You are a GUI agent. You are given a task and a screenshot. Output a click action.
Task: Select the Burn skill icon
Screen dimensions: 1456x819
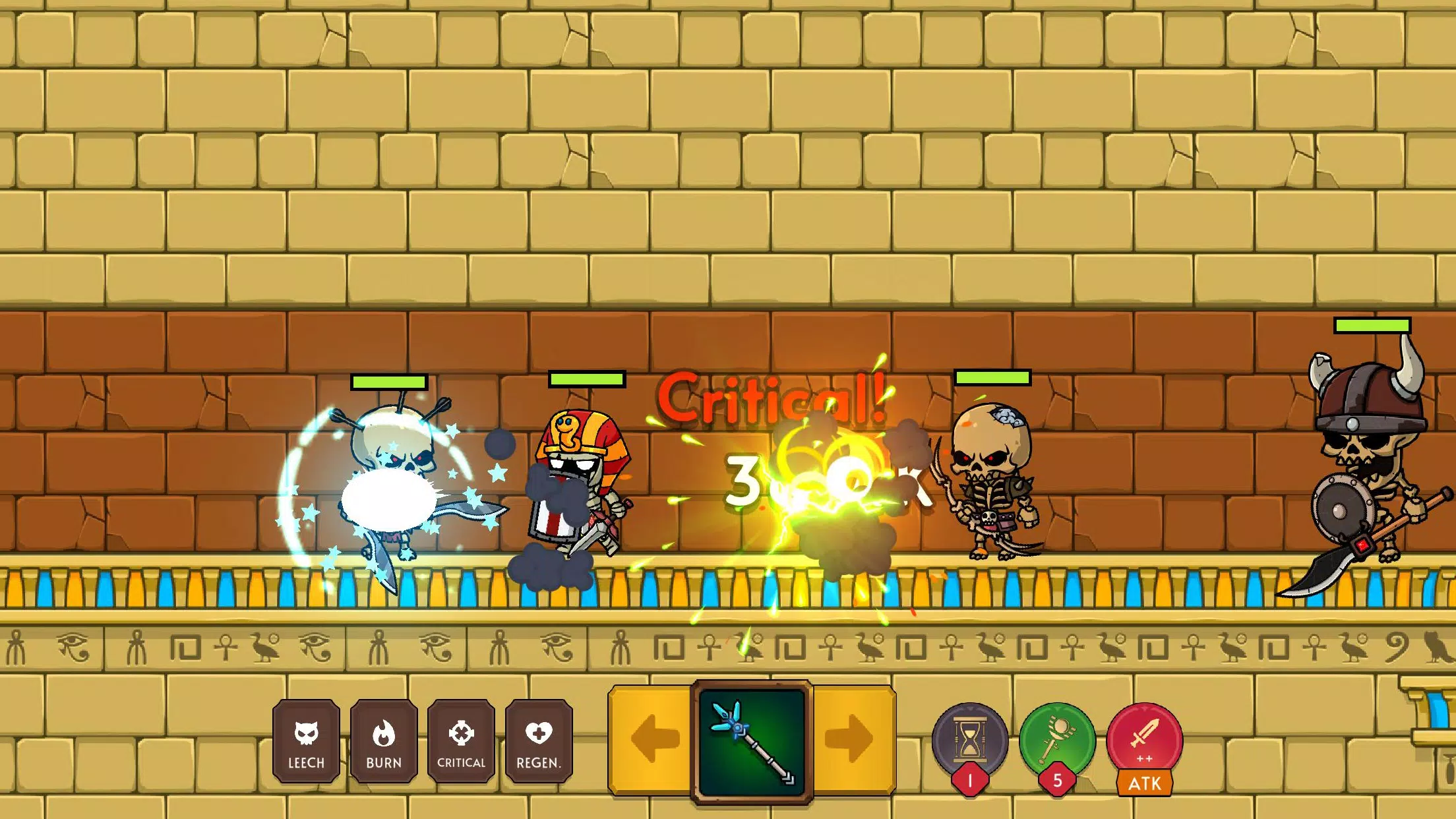pos(384,742)
